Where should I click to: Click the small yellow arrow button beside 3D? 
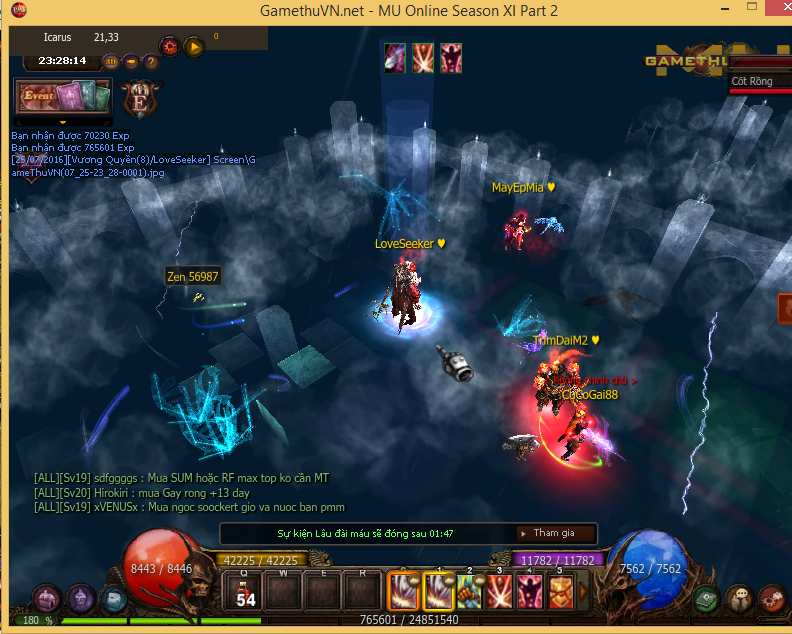point(131,61)
